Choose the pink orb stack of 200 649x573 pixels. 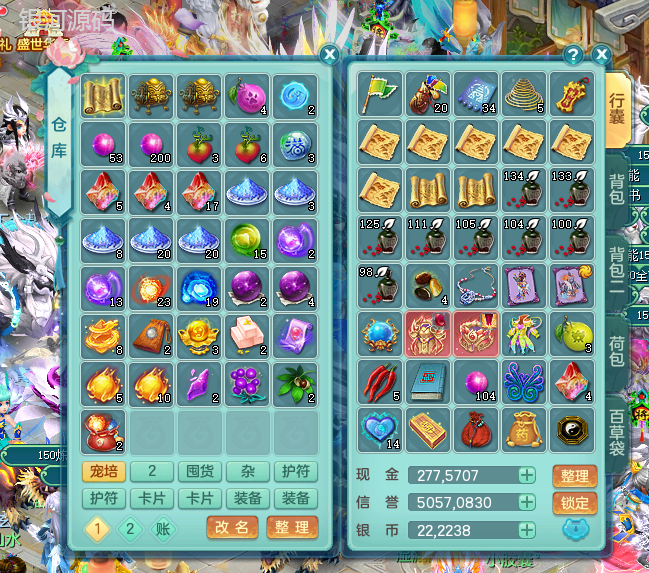tap(151, 143)
